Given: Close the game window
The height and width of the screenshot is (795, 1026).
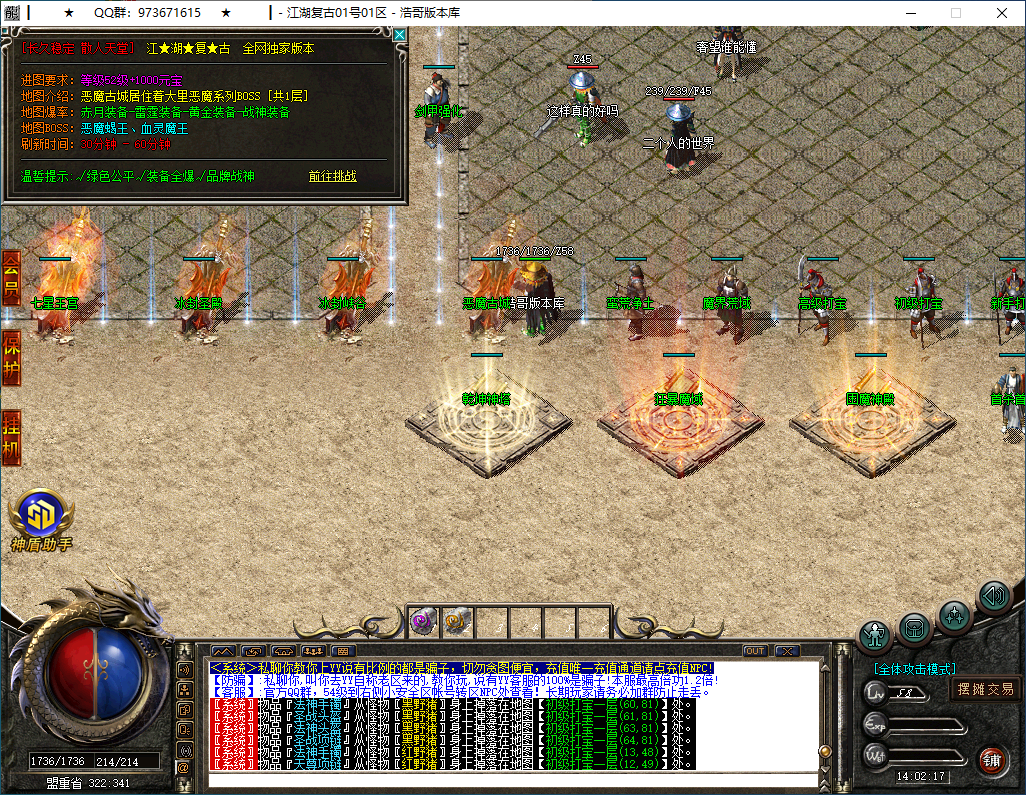Looking at the screenshot, I should (x=1001, y=13).
